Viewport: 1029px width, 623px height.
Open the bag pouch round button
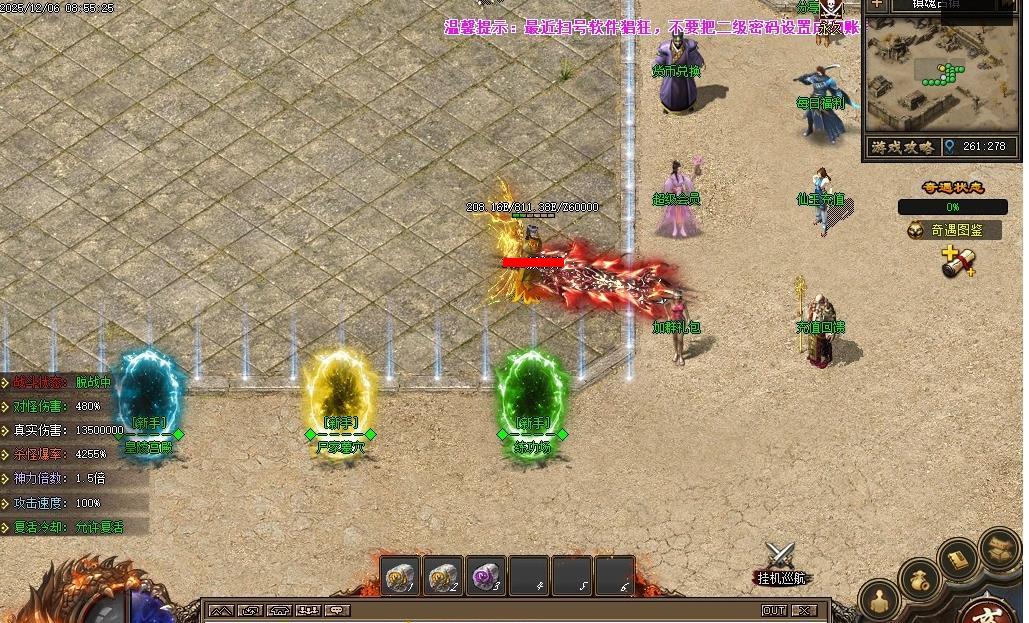[919, 579]
